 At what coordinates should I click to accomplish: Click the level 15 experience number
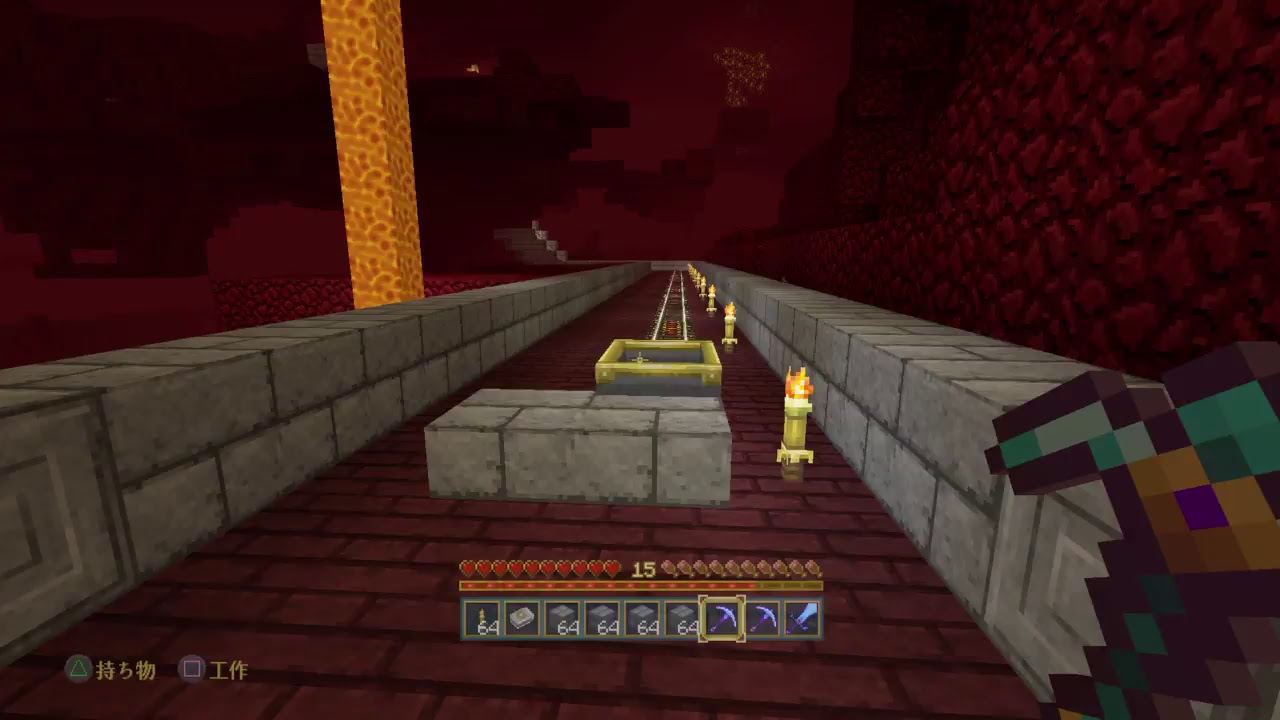(643, 570)
